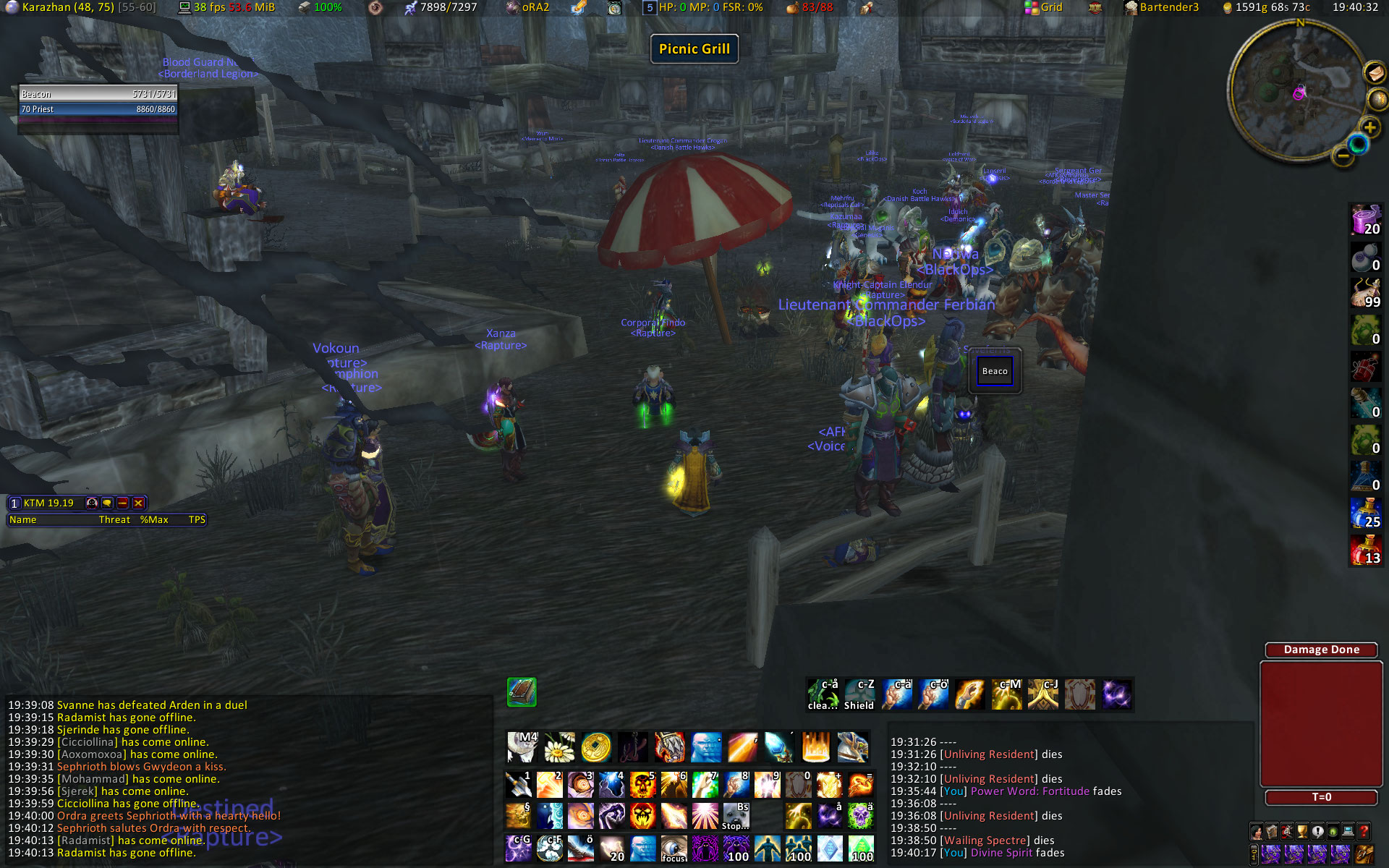Minimize the KTM threat meter

pyautogui.click(x=122, y=503)
